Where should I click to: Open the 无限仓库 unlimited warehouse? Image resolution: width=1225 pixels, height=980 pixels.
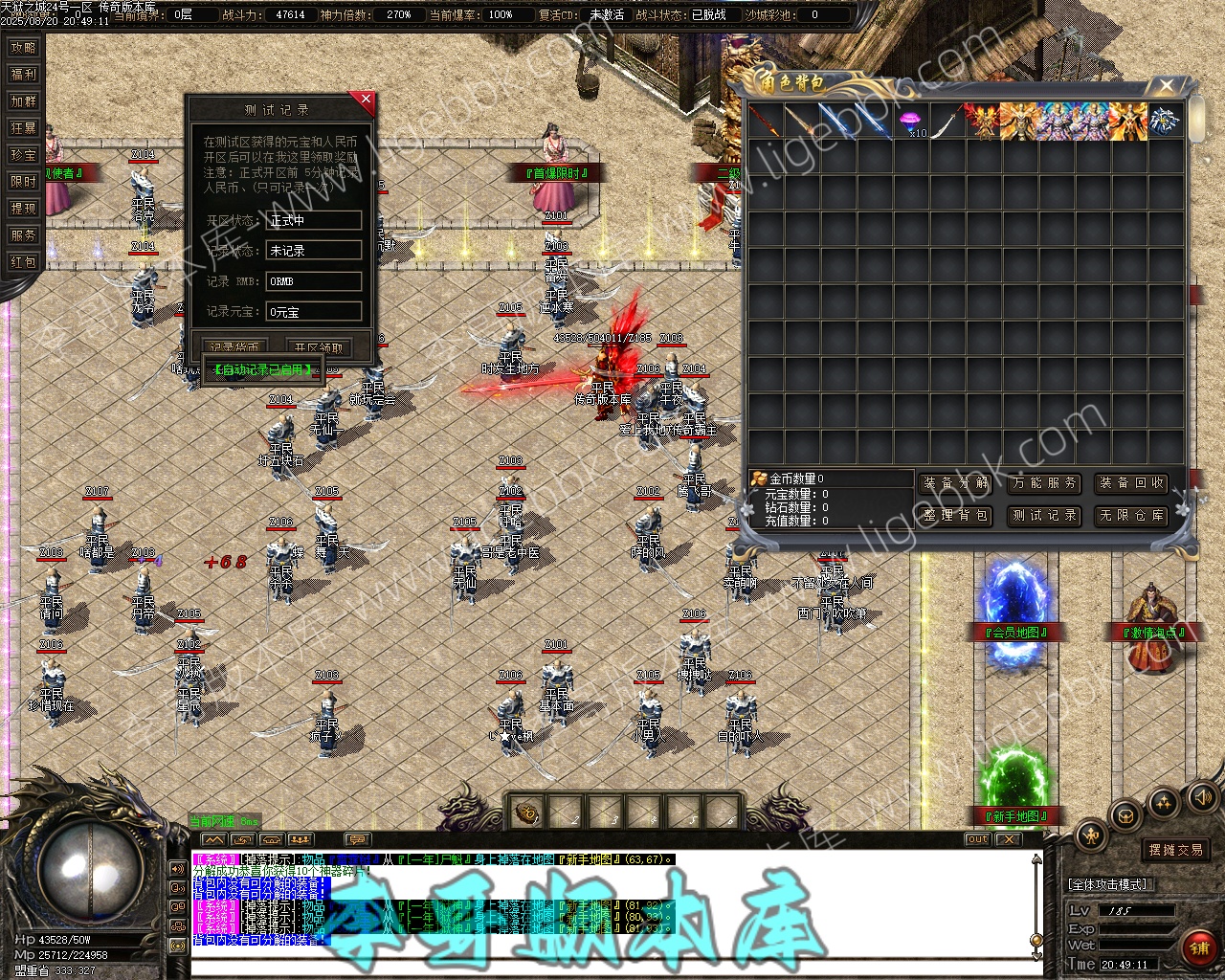point(1131,515)
